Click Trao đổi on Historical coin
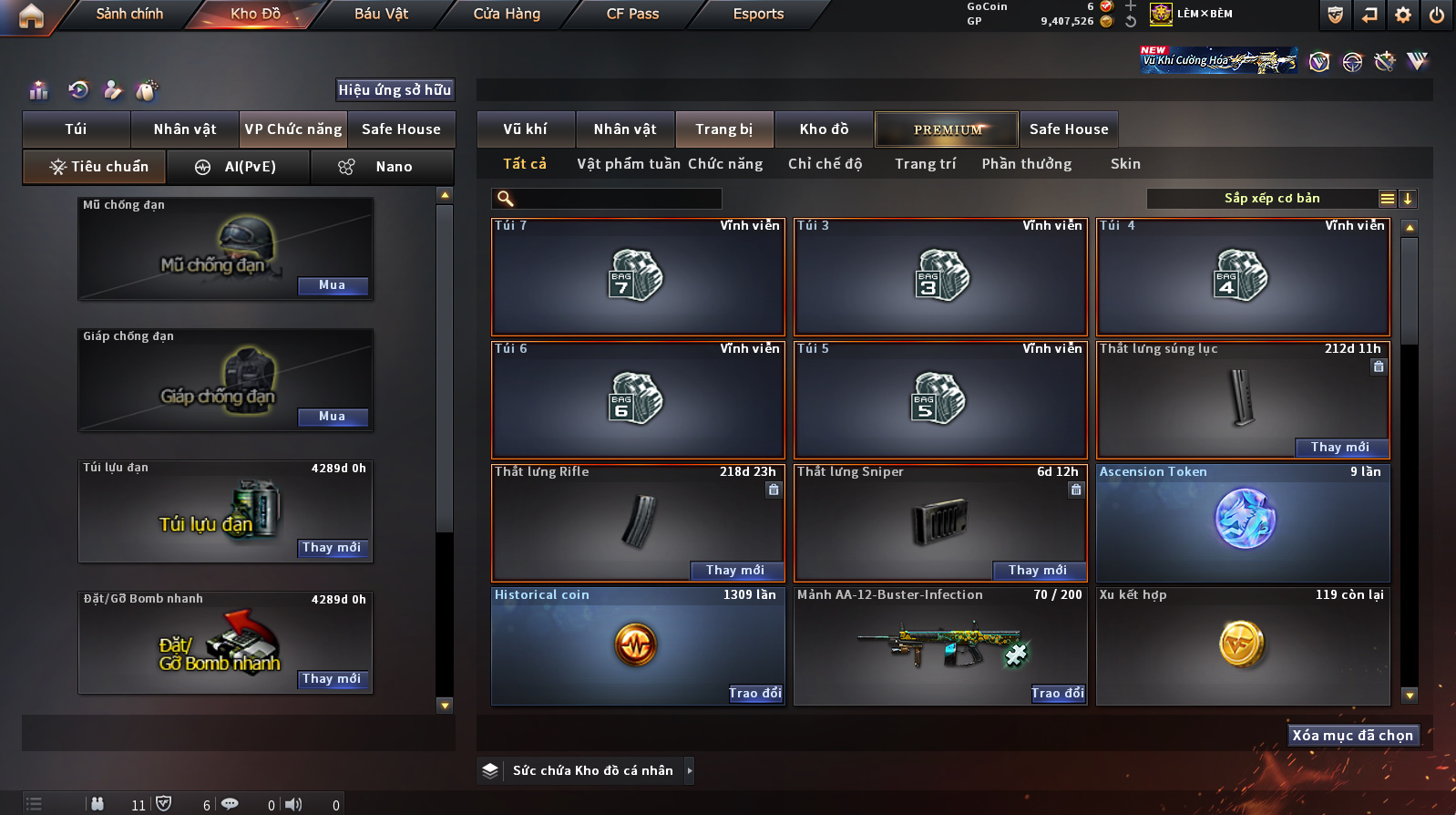The width and height of the screenshot is (1456, 815). pos(755,694)
